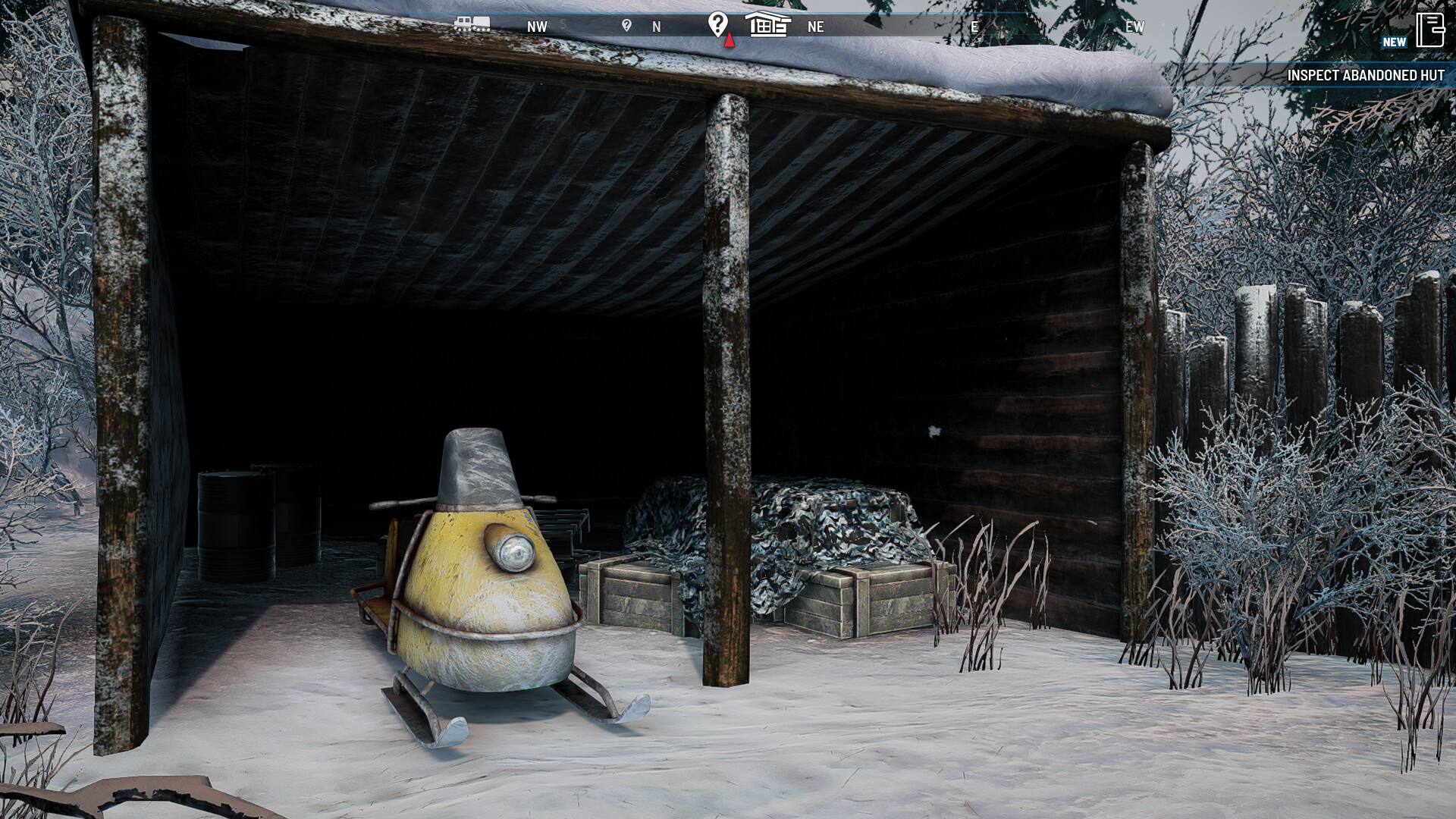Select the question-mark map pin left of N

click(x=627, y=25)
